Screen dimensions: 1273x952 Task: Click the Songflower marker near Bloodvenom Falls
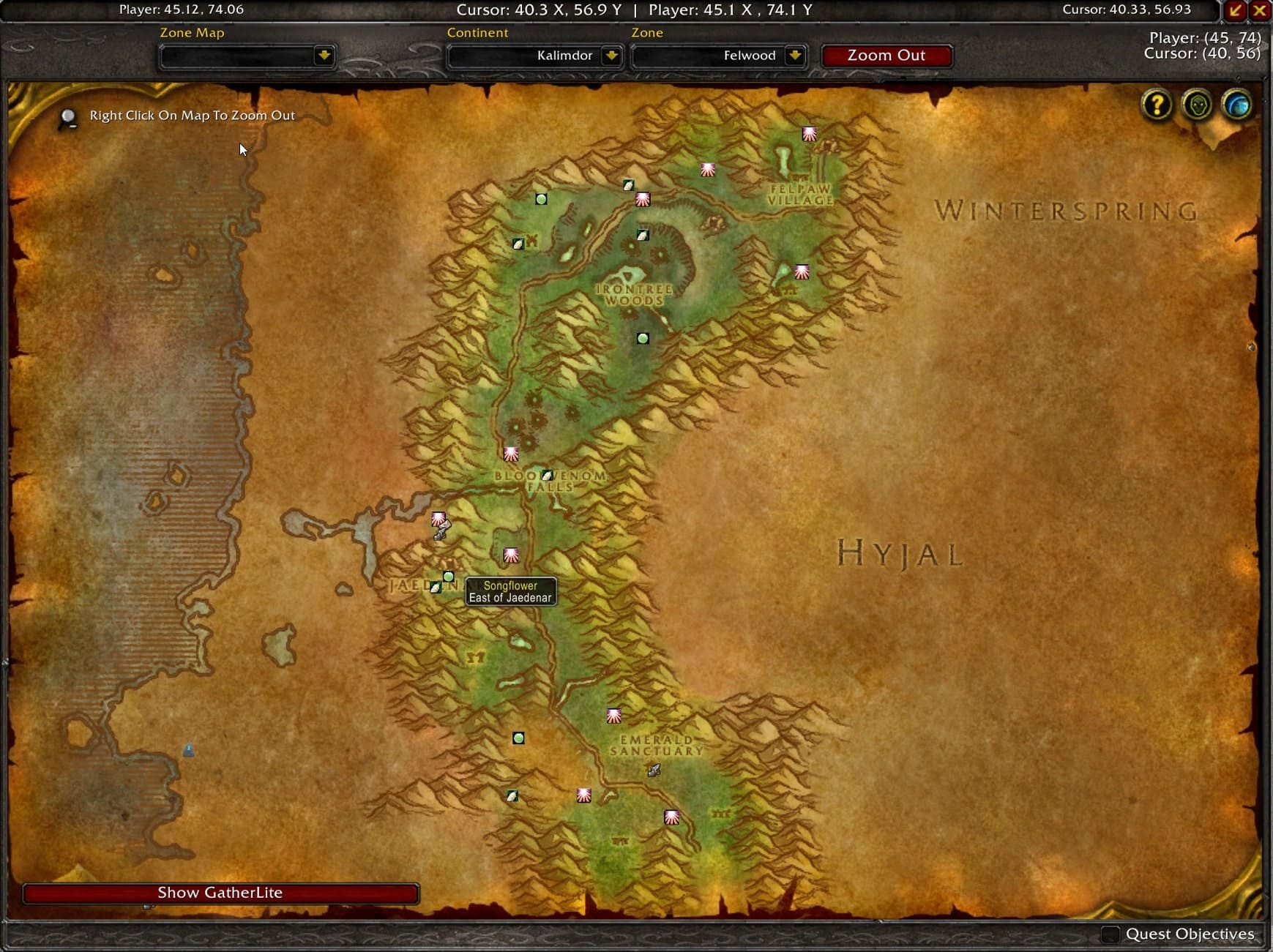pos(511,454)
